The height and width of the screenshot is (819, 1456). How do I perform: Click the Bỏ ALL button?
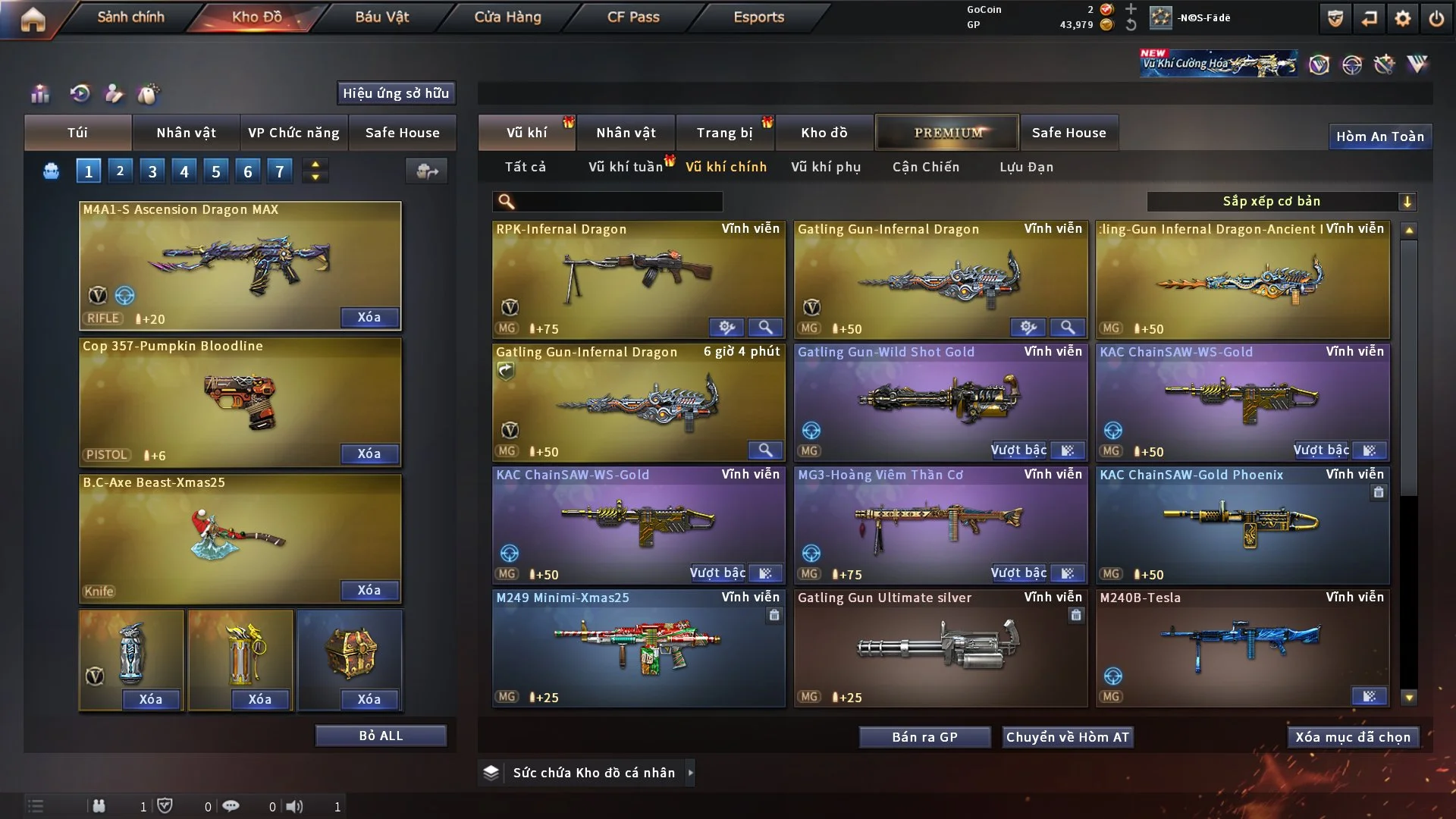click(381, 736)
